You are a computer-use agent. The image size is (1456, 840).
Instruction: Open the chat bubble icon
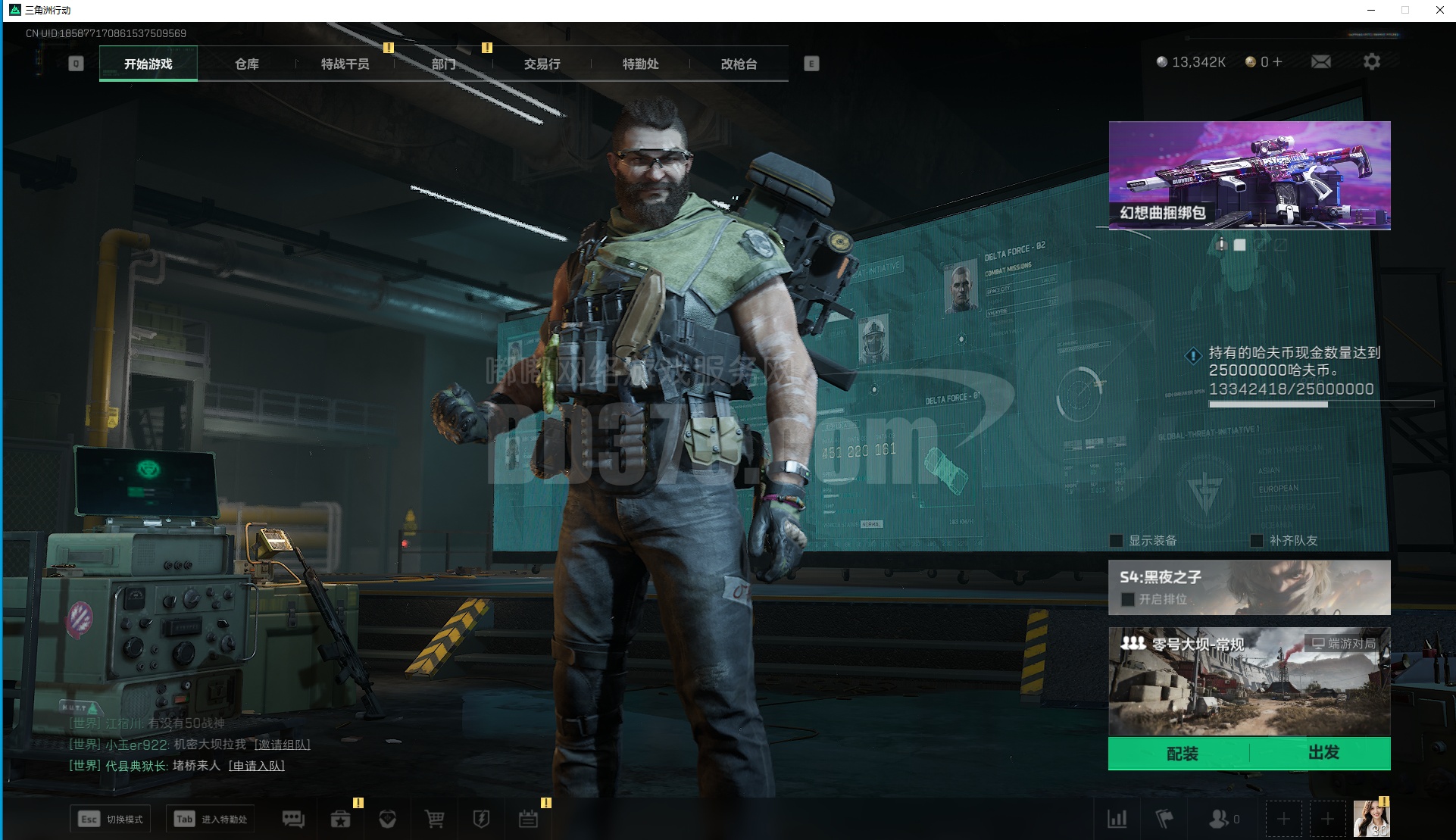[x=293, y=819]
